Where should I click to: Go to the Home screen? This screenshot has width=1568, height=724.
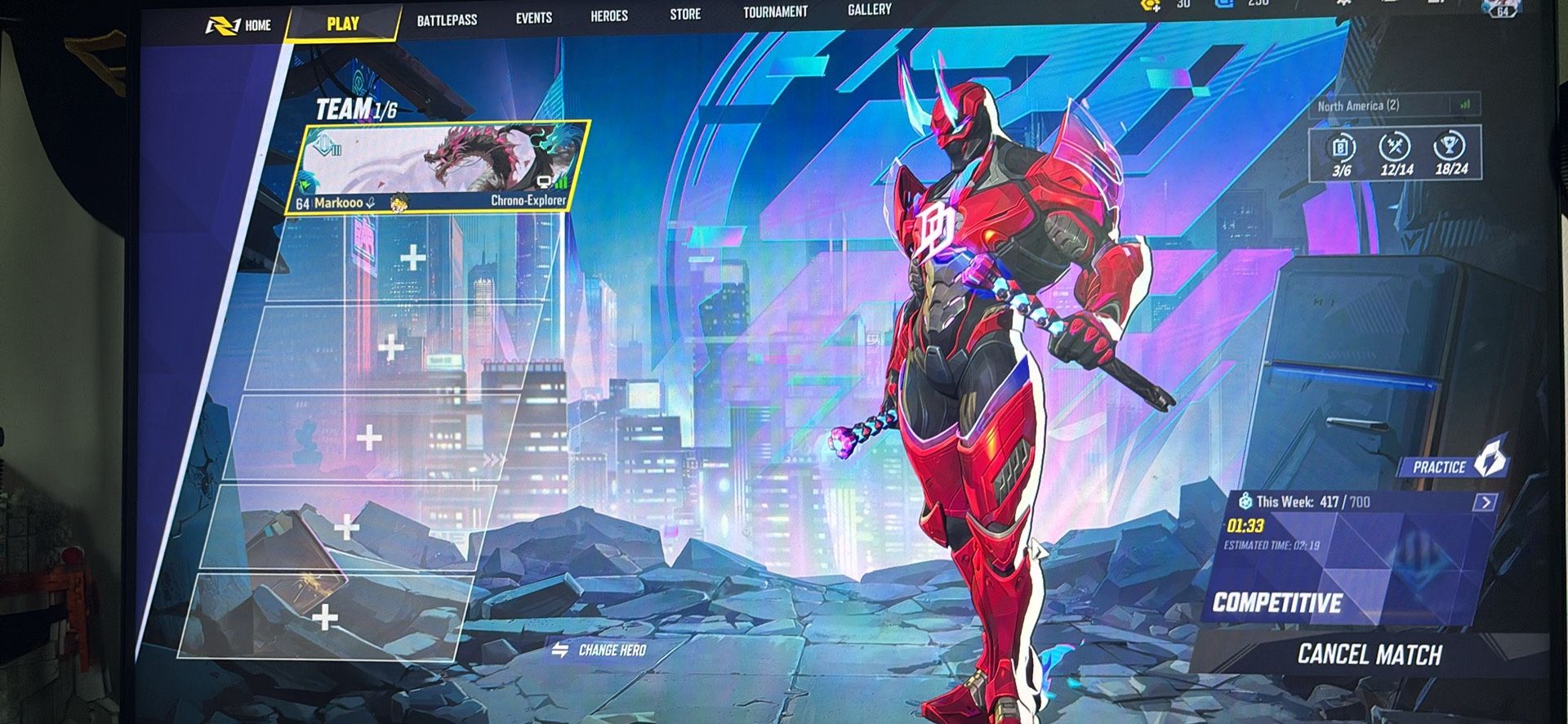pyautogui.click(x=238, y=25)
